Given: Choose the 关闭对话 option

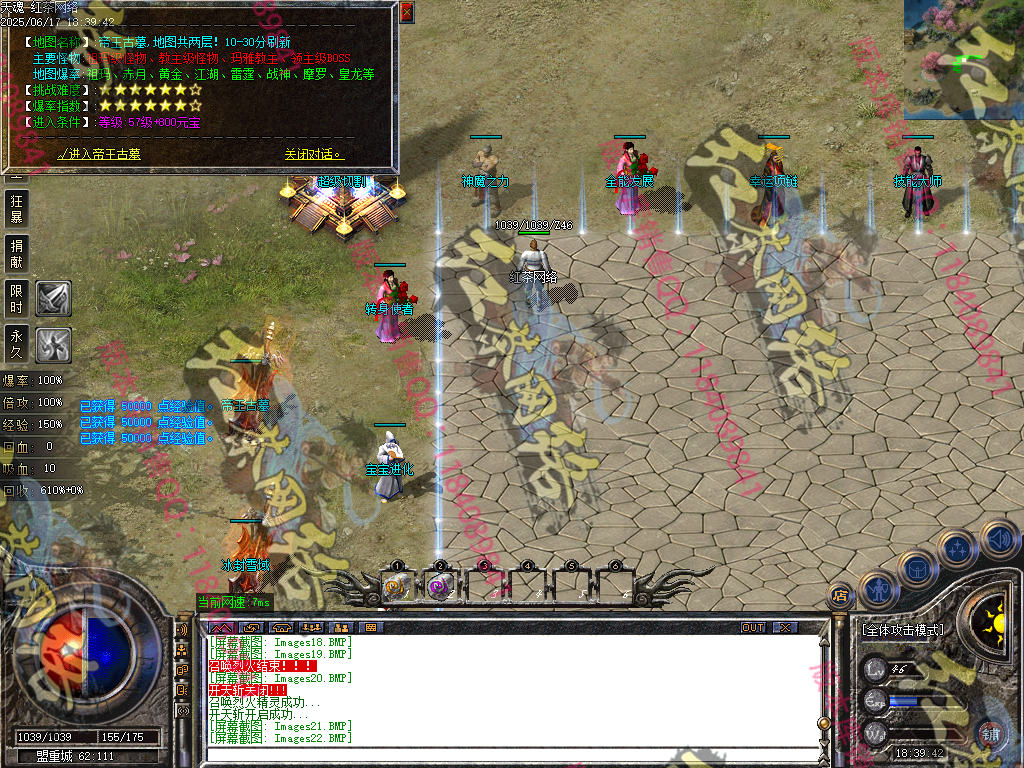Looking at the screenshot, I should pyautogui.click(x=313, y=155).
